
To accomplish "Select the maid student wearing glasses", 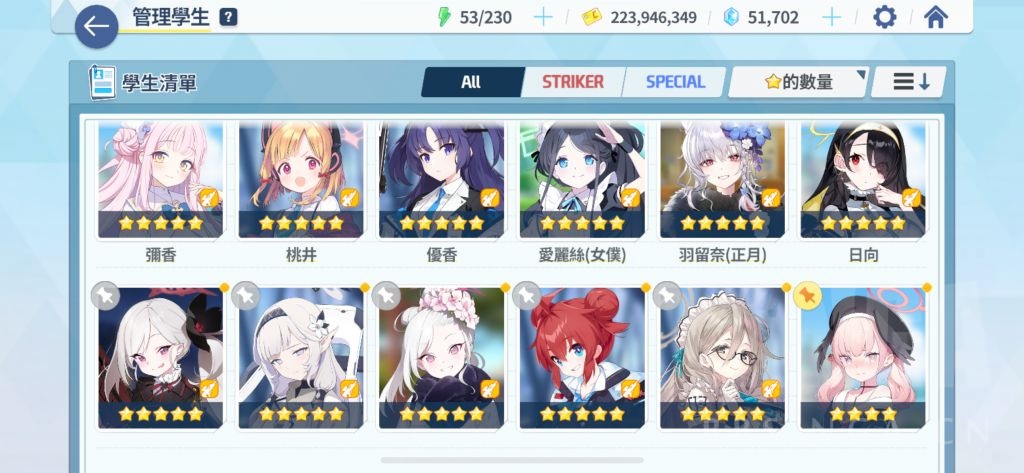I will pos(722,357).
